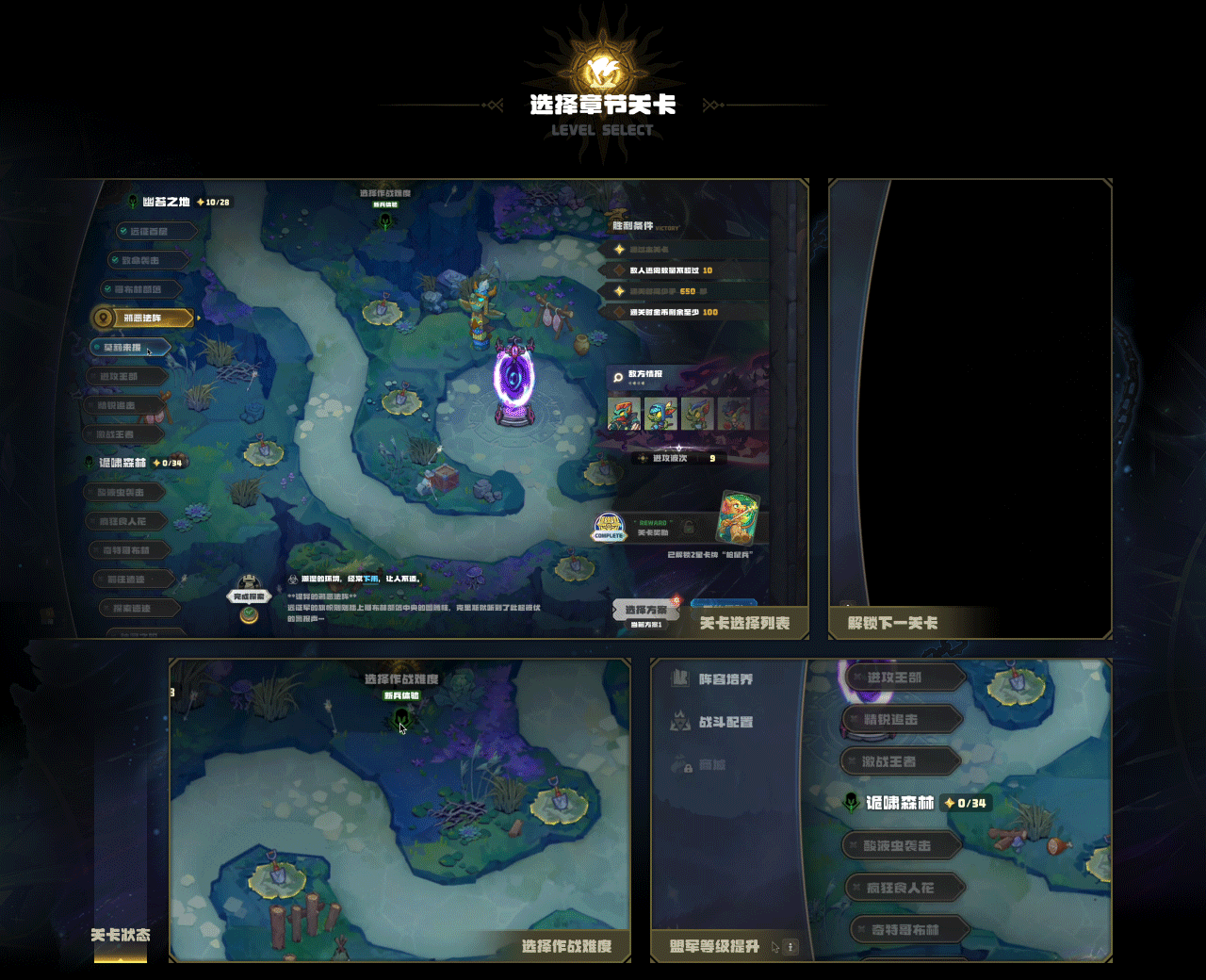Screen dimensions: 1206x980
Task: Switch to the 关卡选择列表 tab
Action: coord(744,623)
